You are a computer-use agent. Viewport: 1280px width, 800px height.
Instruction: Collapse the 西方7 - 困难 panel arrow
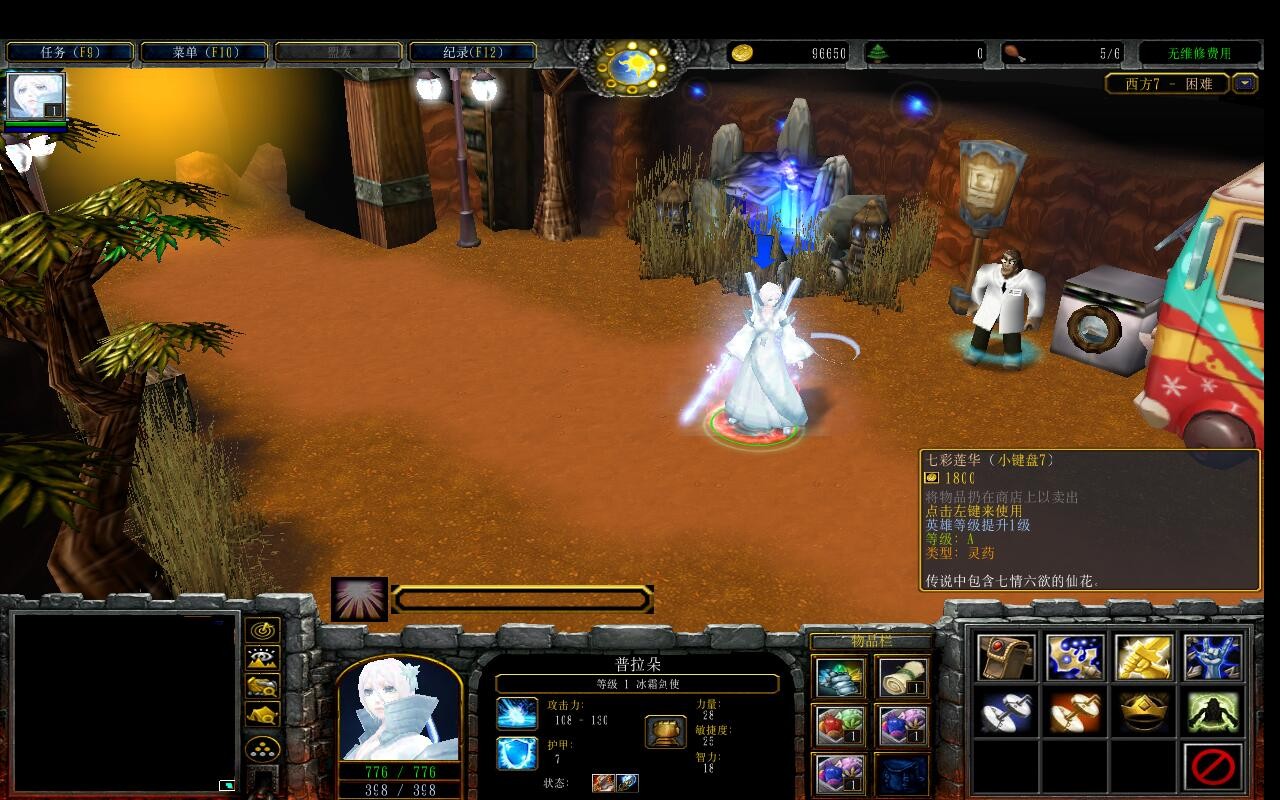click(1244, 84)
